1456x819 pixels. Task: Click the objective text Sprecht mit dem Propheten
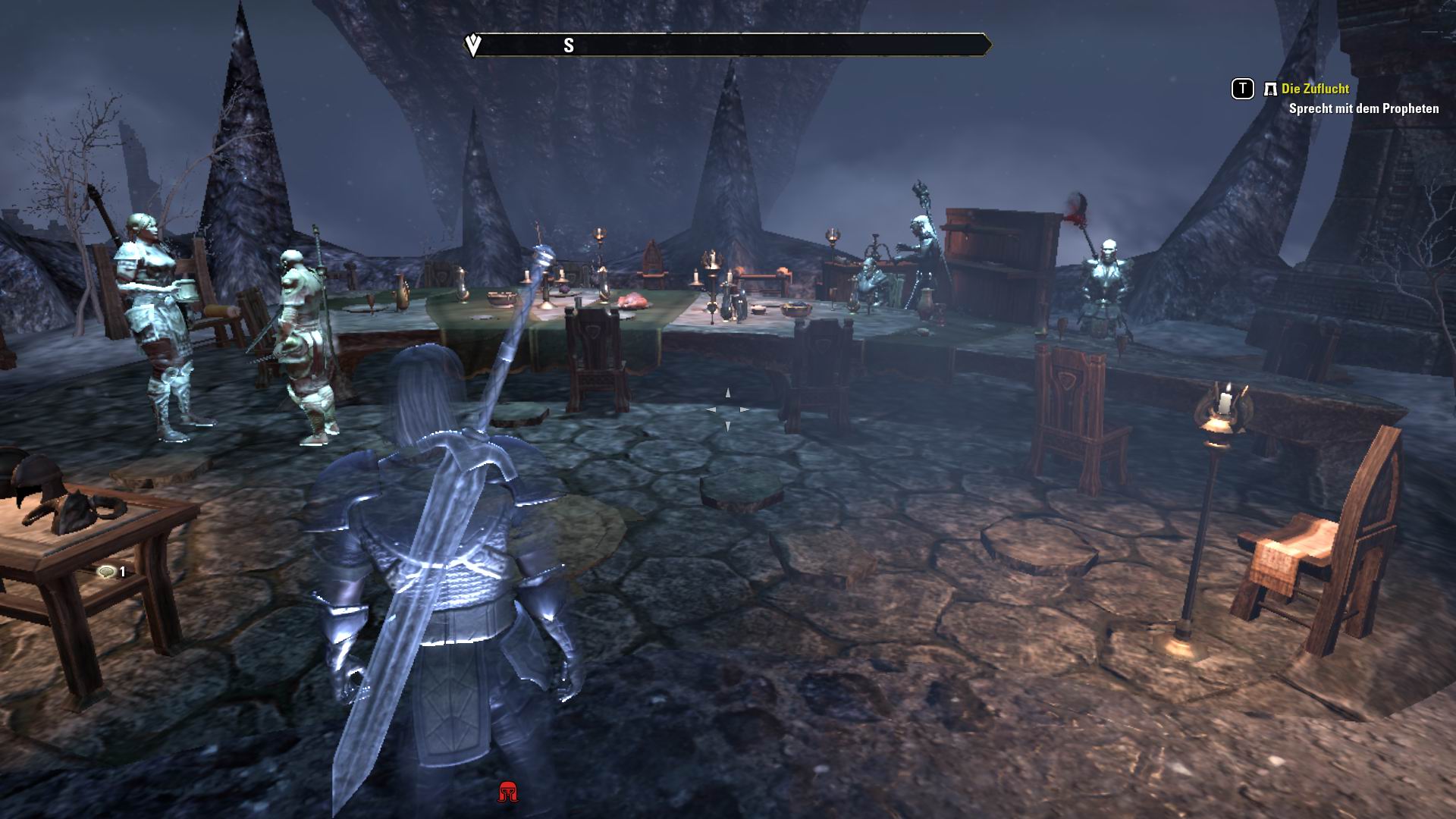pos(1363,109)
